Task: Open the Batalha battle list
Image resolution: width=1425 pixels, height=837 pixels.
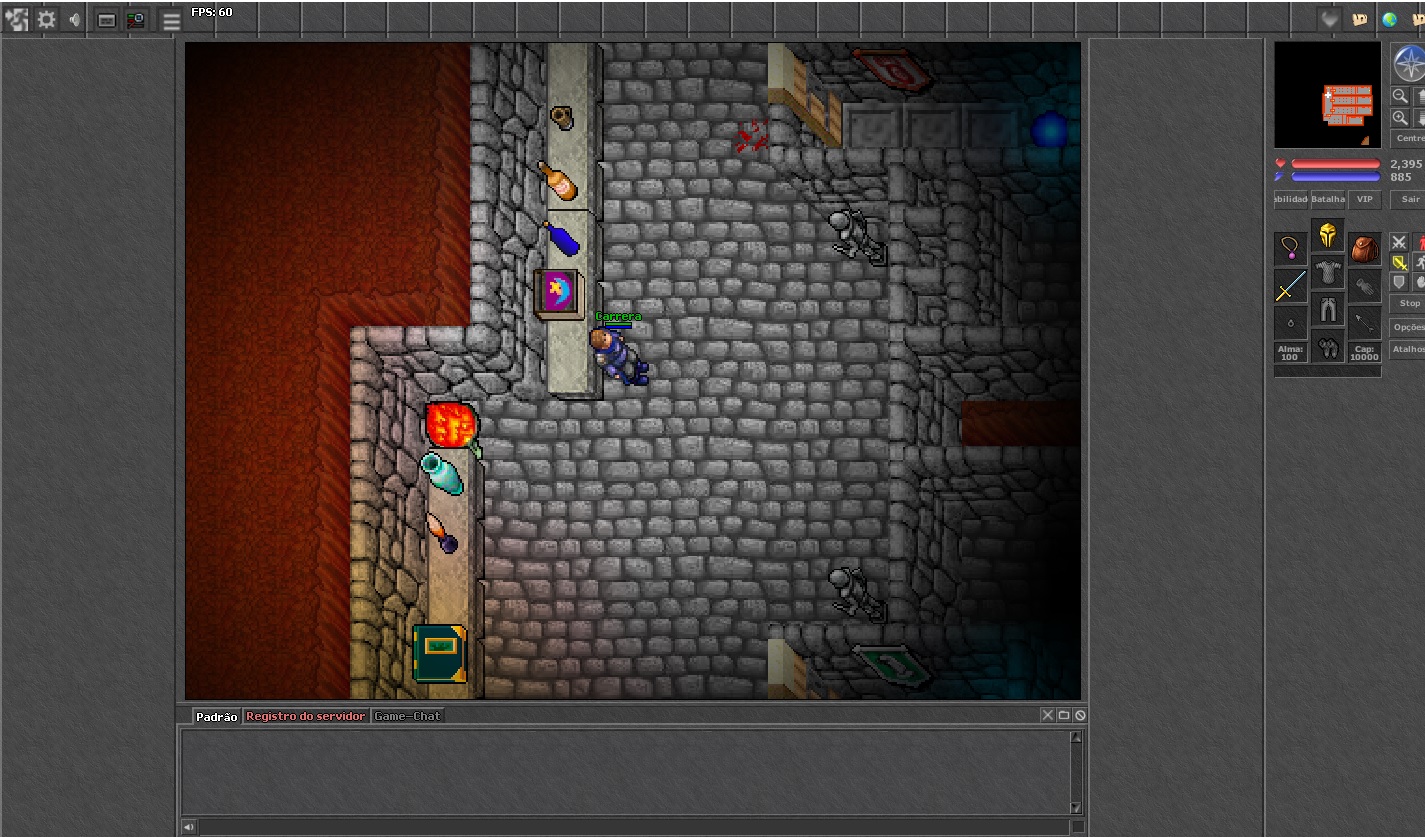Action: pos(1328,199)
